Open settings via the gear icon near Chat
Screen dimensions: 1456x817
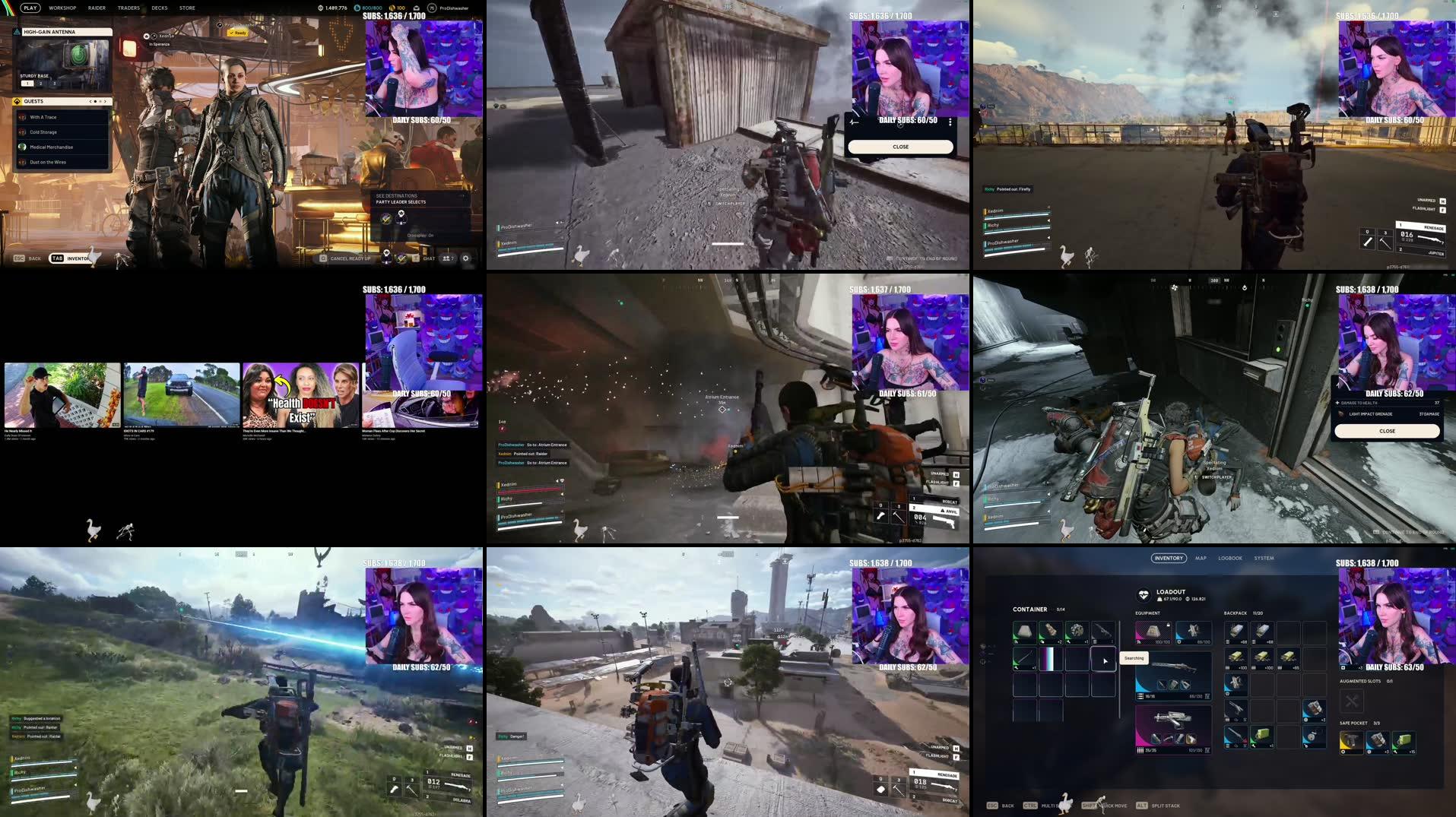click(466, 258)
